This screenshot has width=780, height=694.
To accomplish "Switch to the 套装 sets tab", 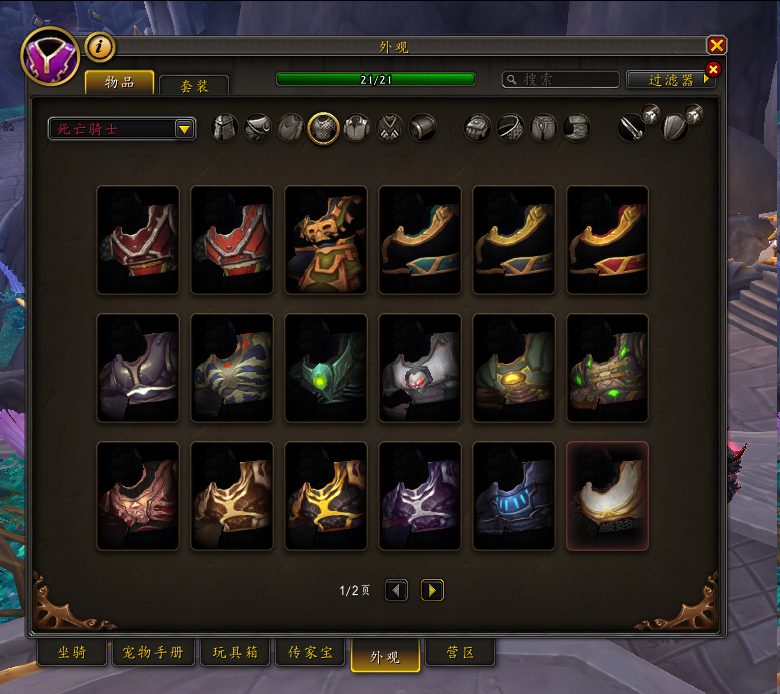I will [x=194, y=86].
